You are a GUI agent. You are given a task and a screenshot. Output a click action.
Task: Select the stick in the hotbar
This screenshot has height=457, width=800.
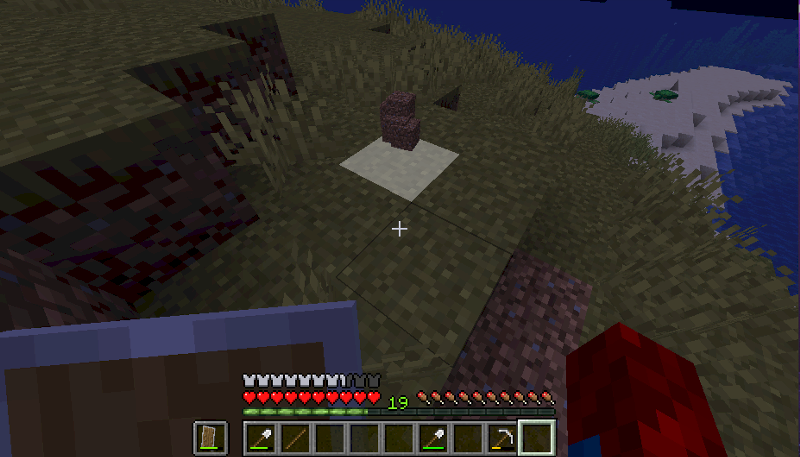295,437
